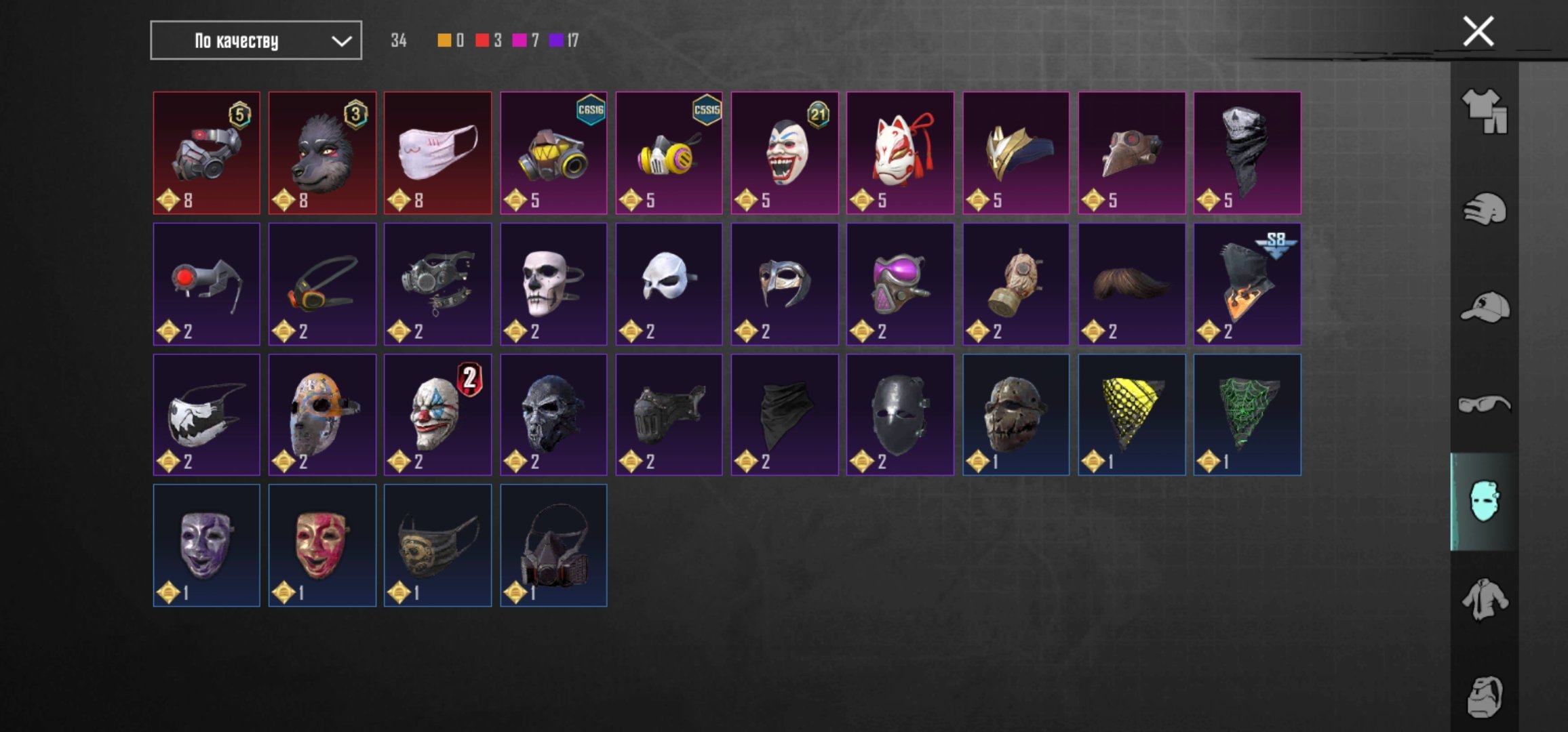Select the black wolf head mask
The height and width of the screenshot is (732, 1568).
(322, 153)
